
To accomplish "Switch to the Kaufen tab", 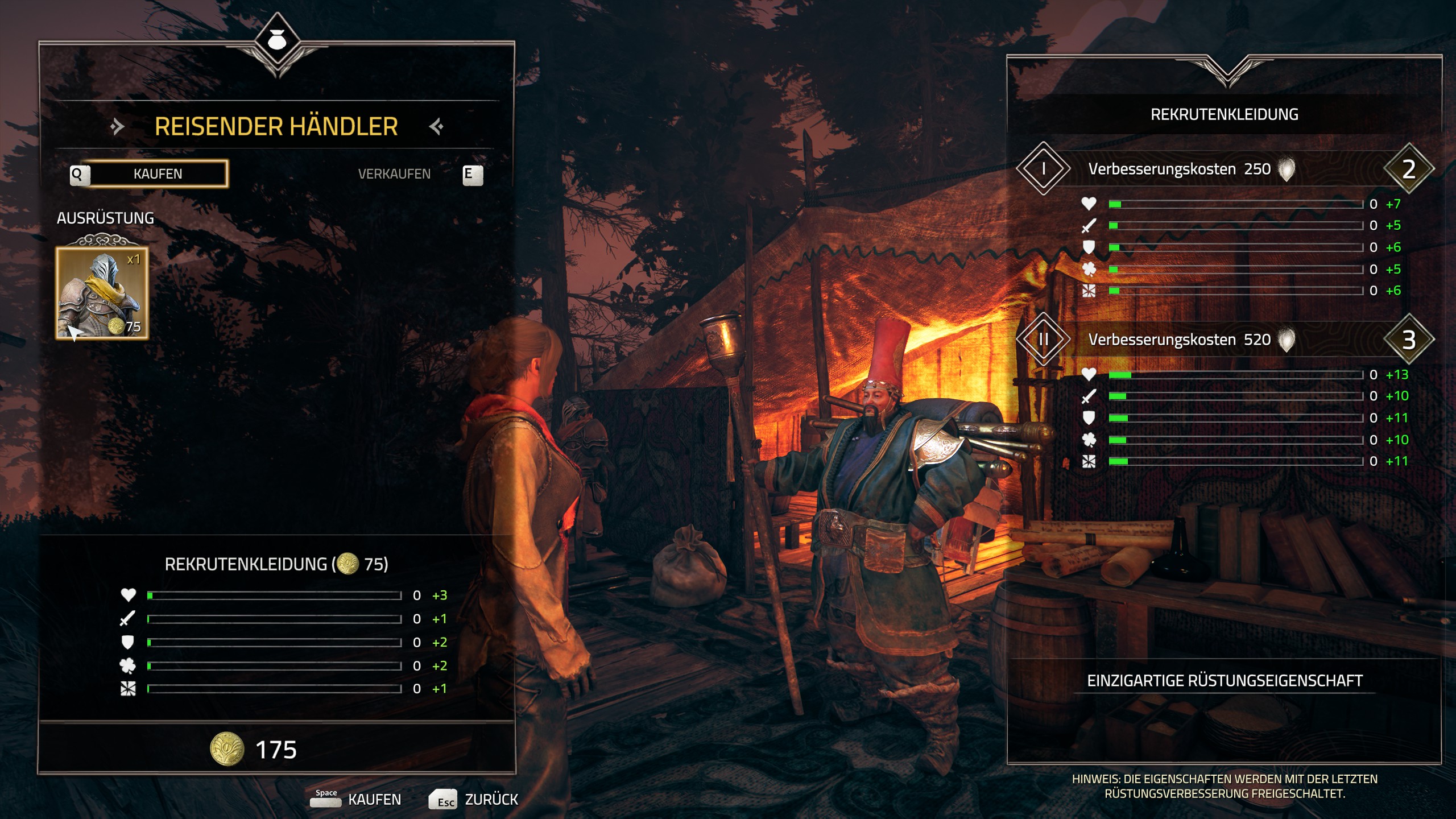I will pyautogui.click(x=158, y=173).
